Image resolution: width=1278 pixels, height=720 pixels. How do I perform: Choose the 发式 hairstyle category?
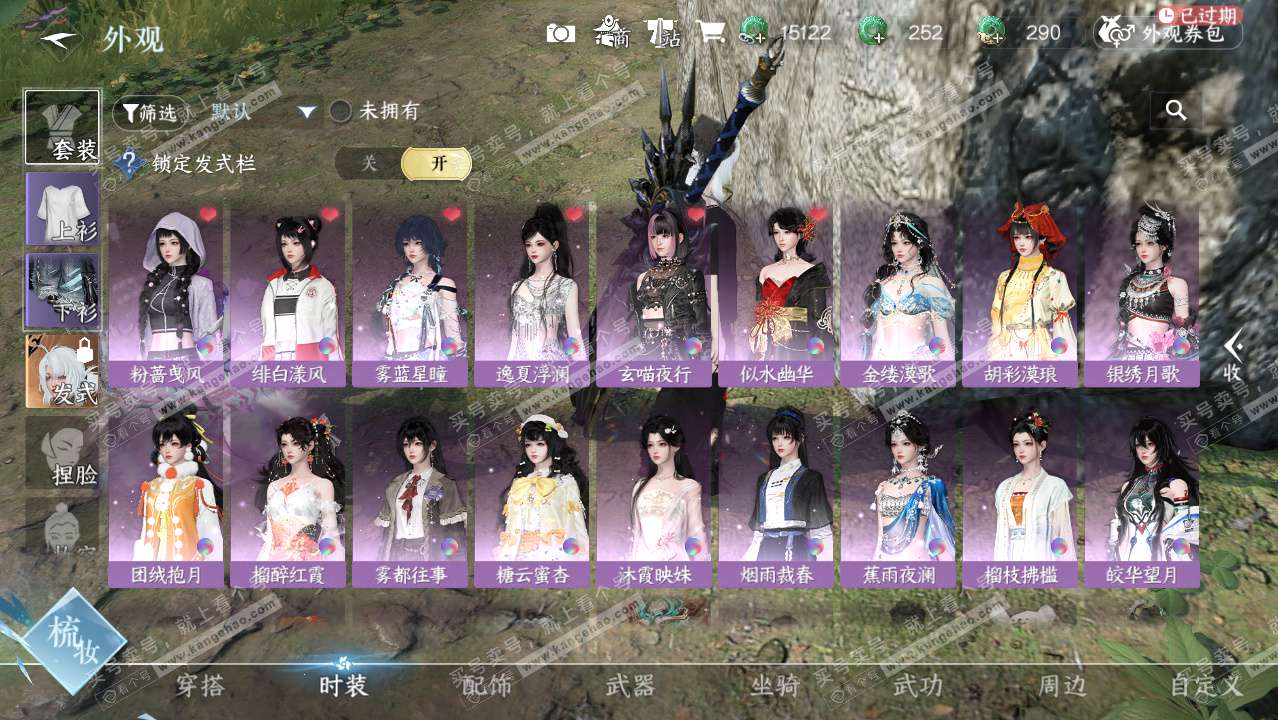pos(62,371)
